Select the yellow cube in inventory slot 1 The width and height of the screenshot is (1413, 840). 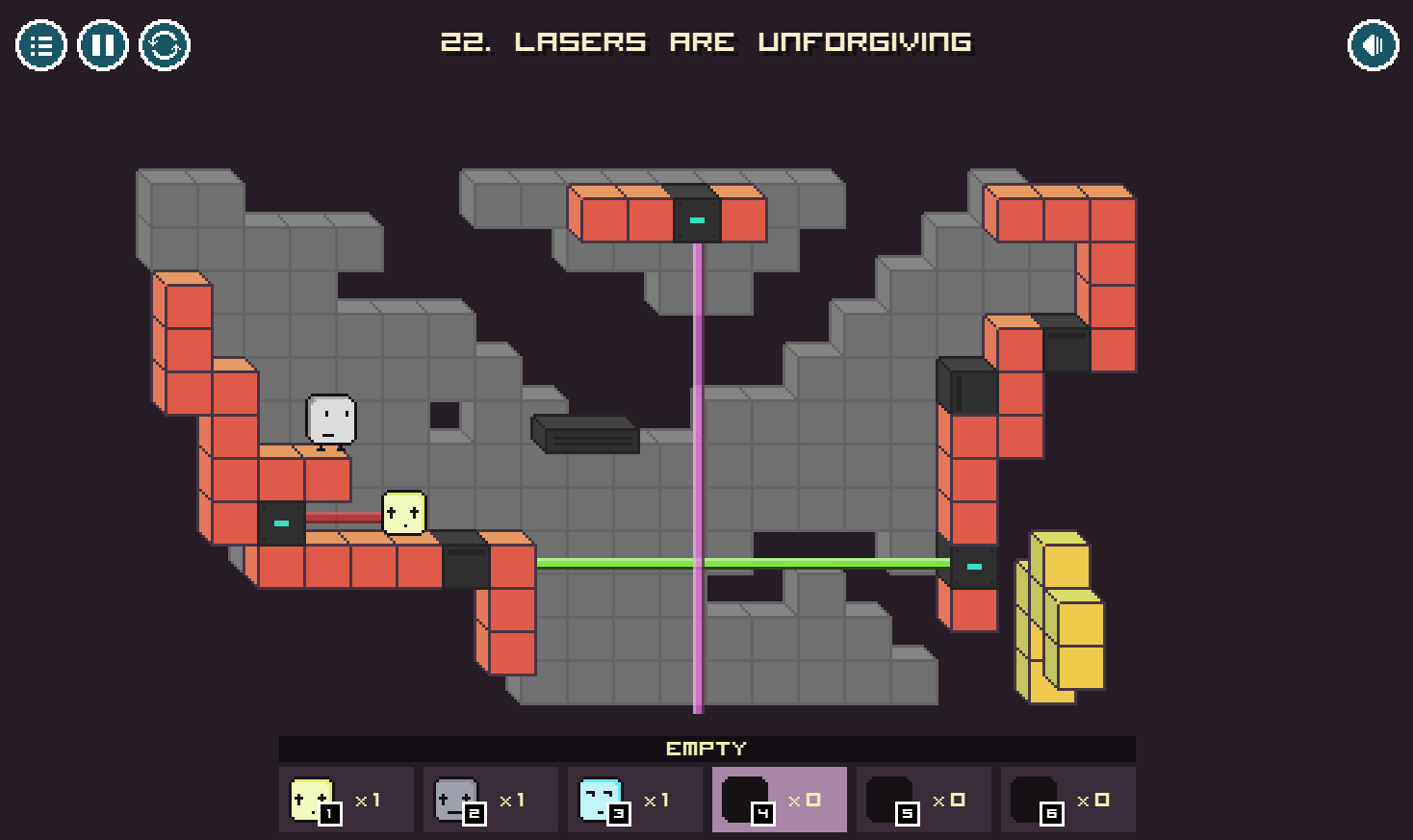pyautogui.click(x=345, y=799)
